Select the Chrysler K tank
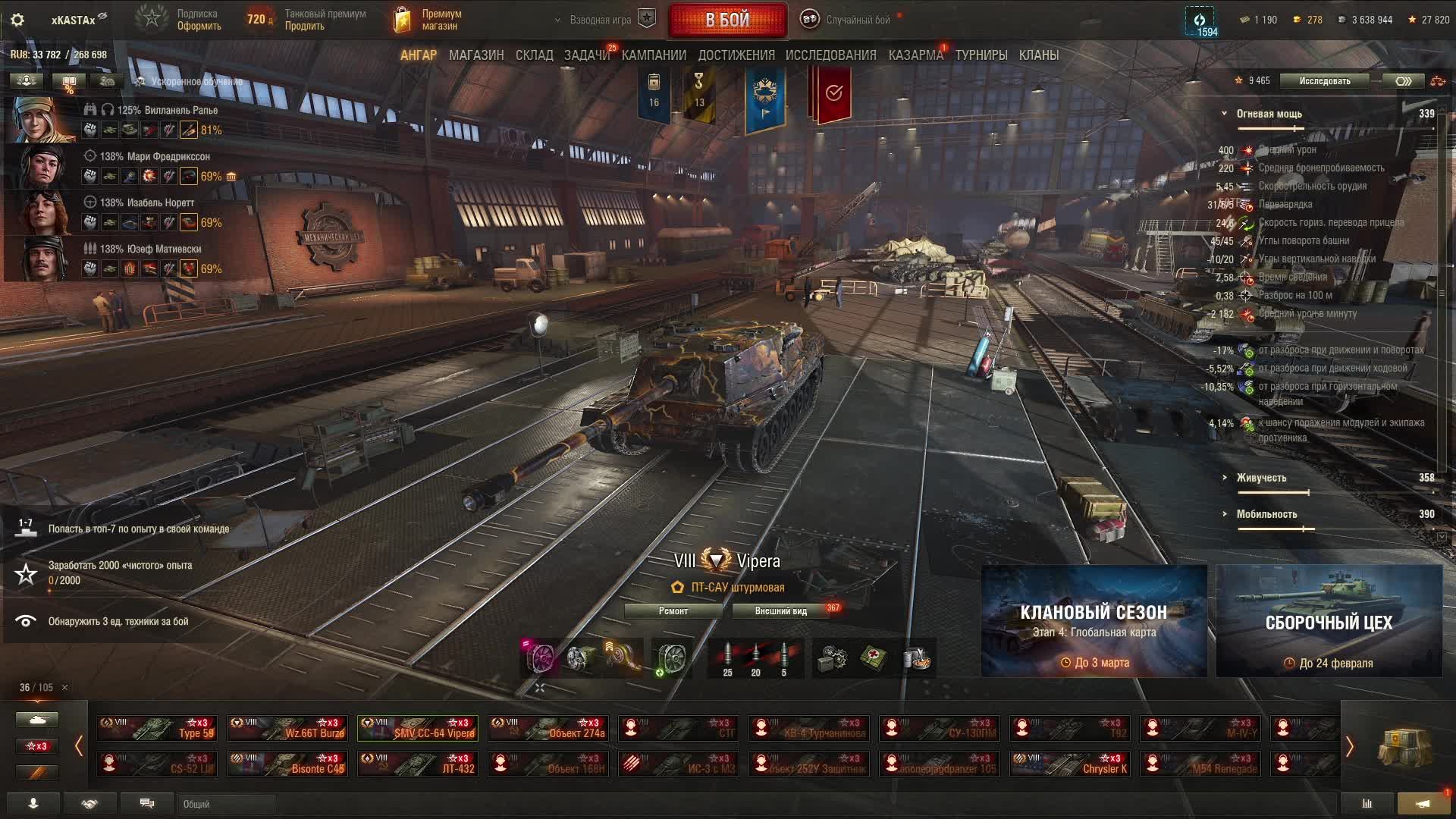The image size is (1456, 819). point(1070,764)
